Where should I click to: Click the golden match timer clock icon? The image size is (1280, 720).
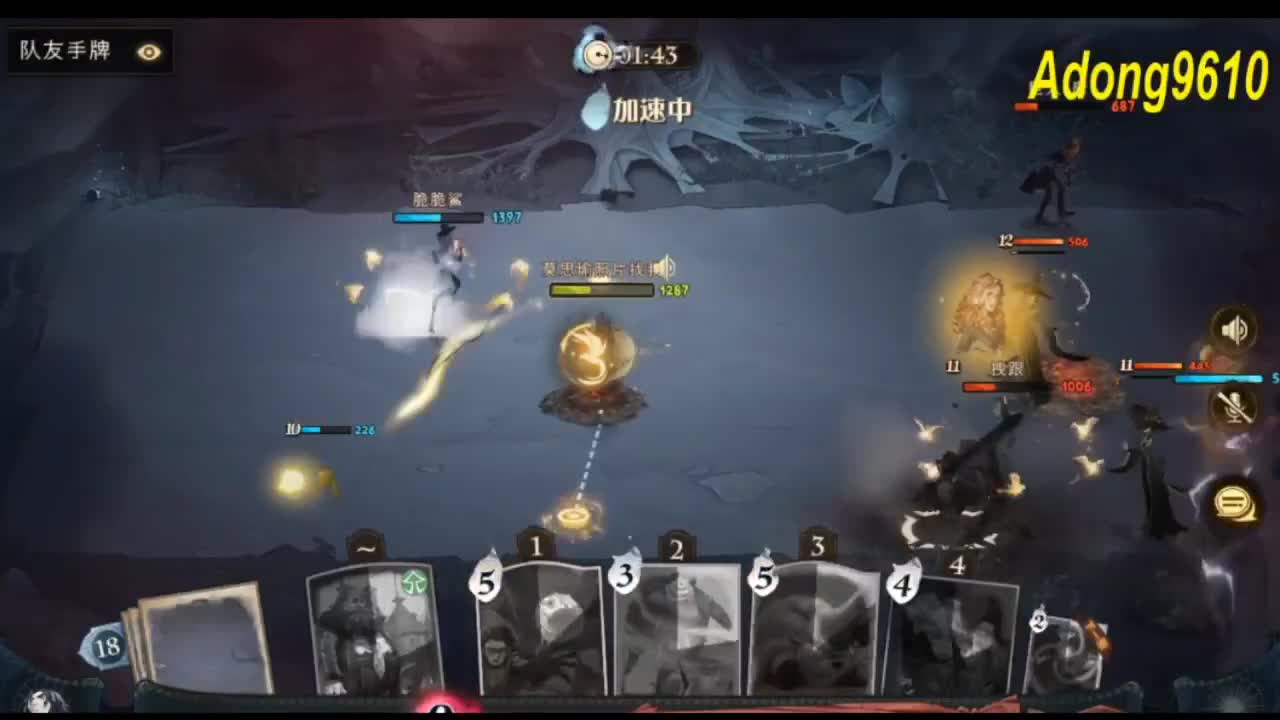click(597, 57)
